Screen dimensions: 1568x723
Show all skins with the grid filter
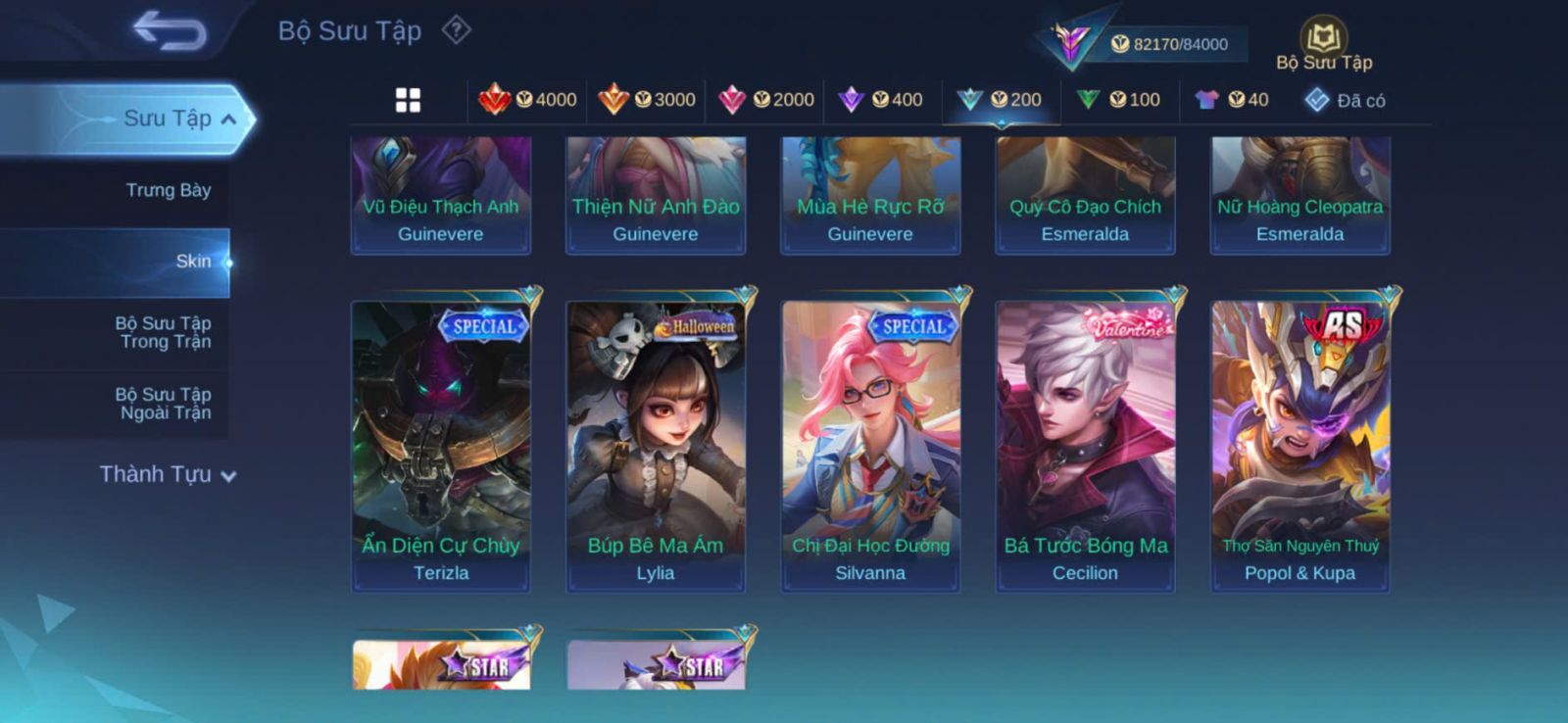[x=408, y=100]
